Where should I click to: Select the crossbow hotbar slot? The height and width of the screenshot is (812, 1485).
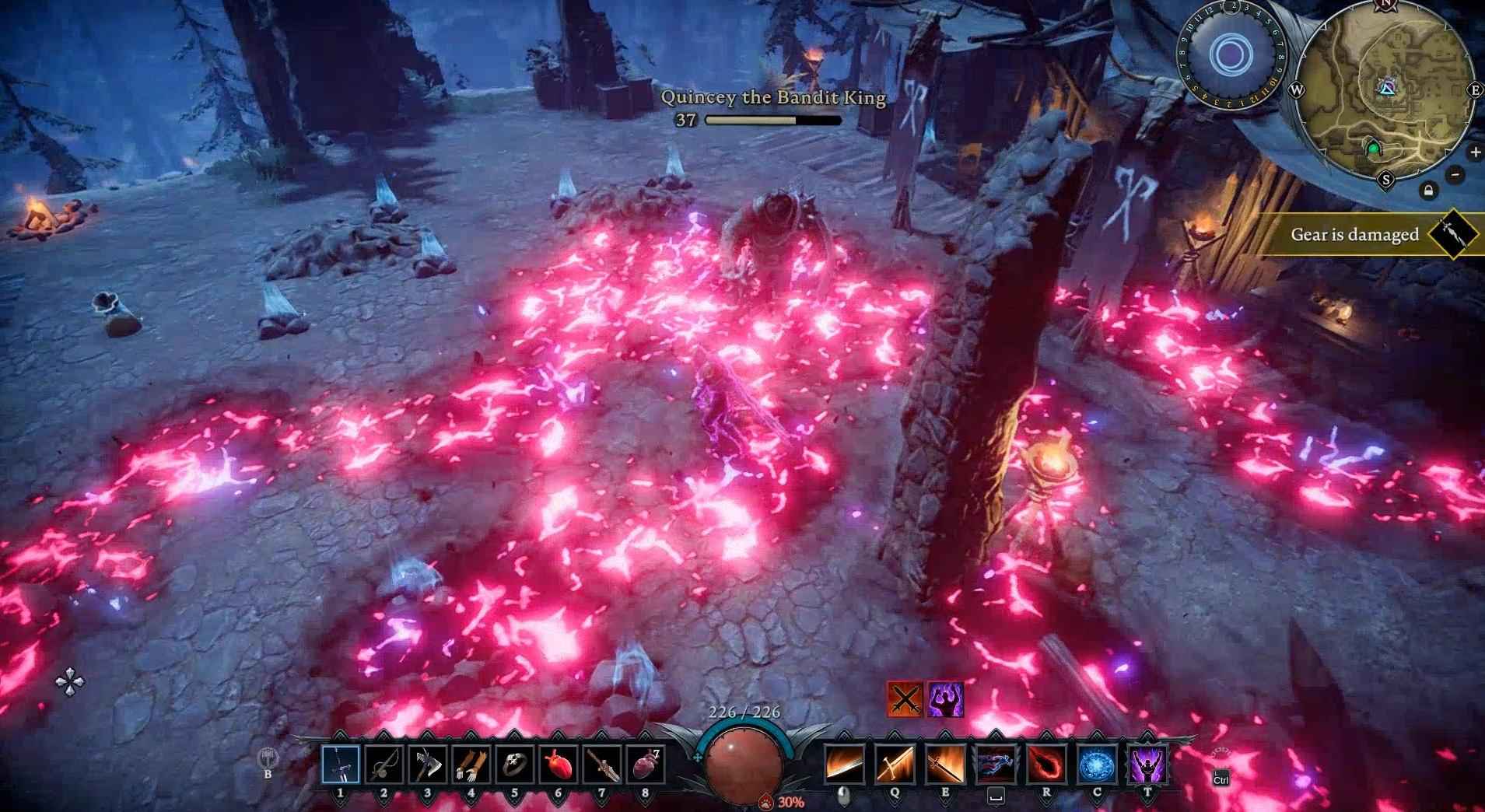pyautogui.click(x=384, y=765)
